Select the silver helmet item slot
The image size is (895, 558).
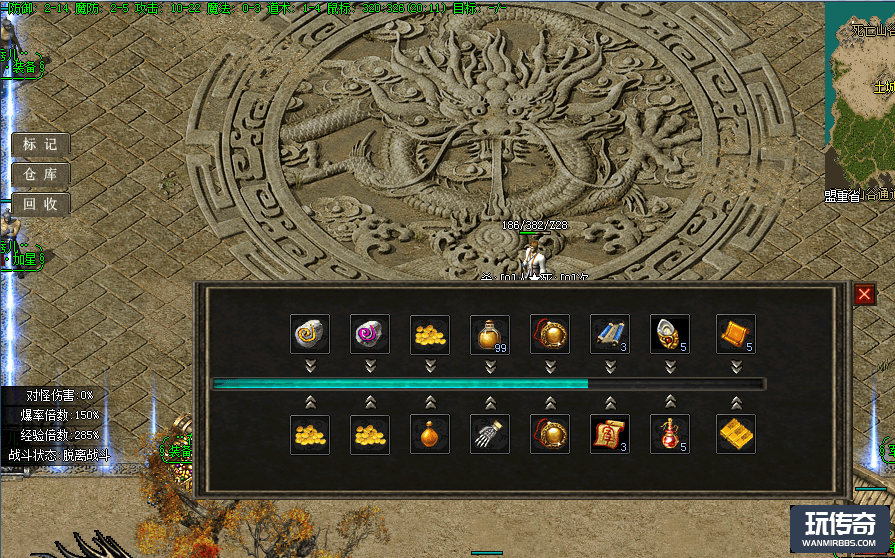(x=670, y=334)
